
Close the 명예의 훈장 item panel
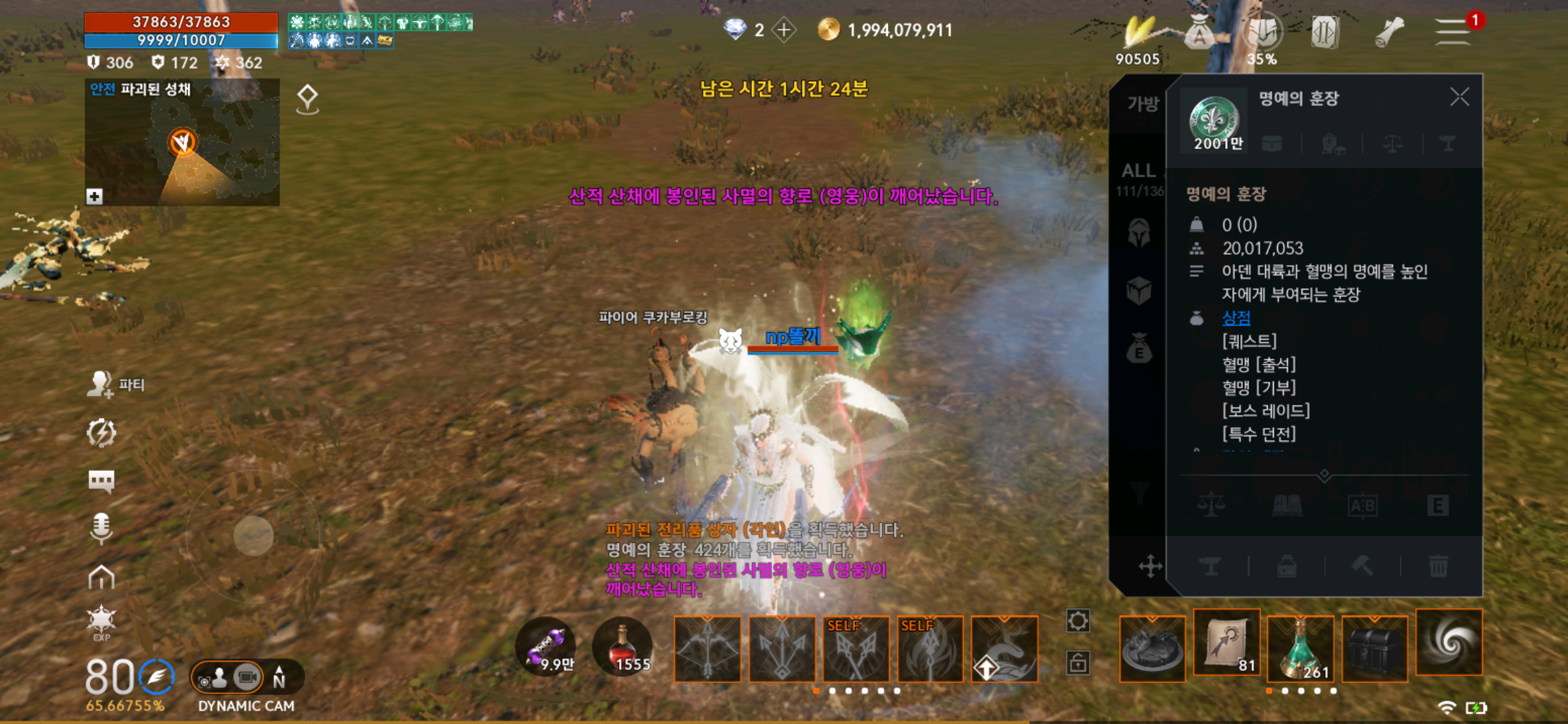(1459, 98)
